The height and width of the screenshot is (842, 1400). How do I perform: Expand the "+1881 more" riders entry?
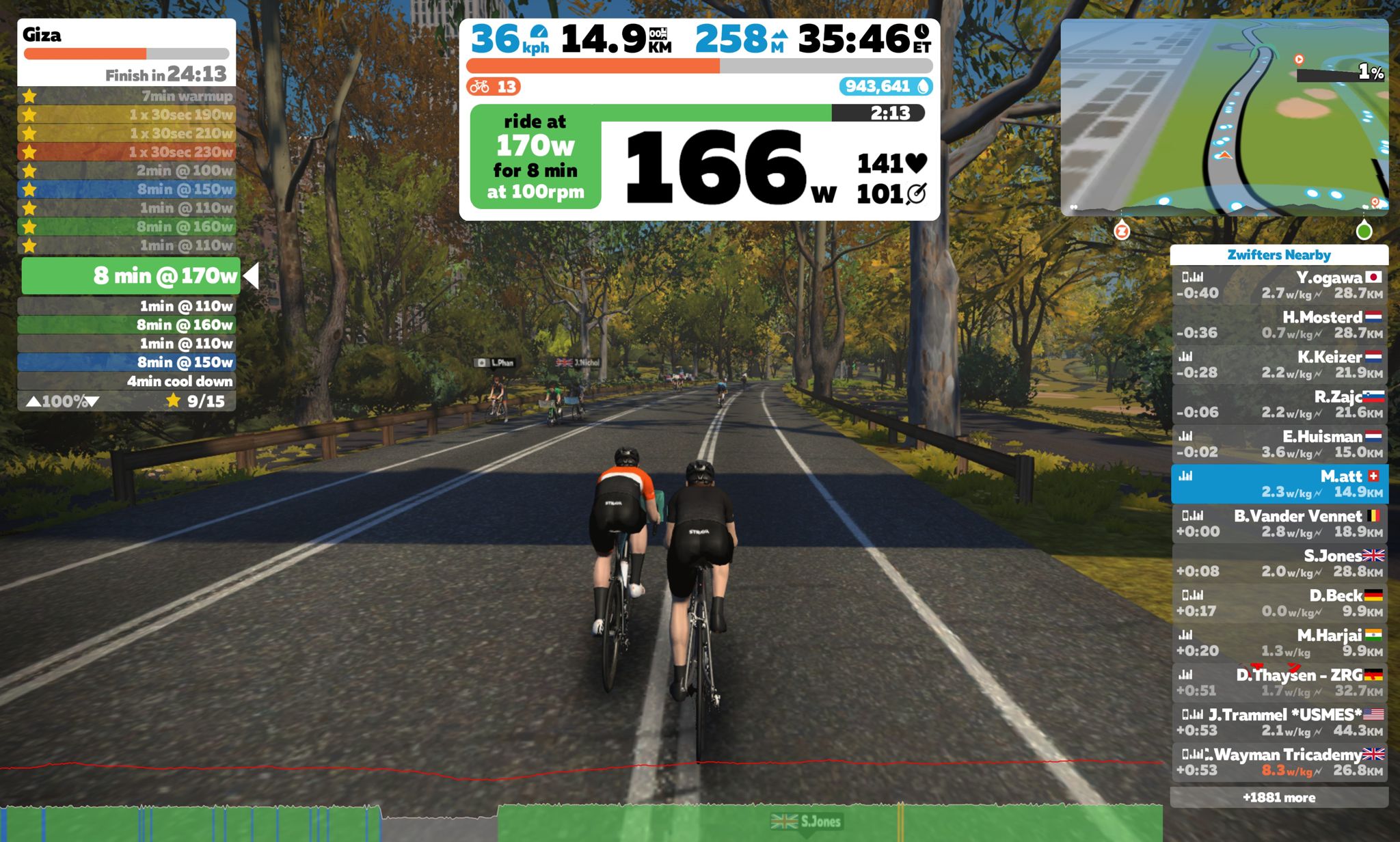point(1279,798)
